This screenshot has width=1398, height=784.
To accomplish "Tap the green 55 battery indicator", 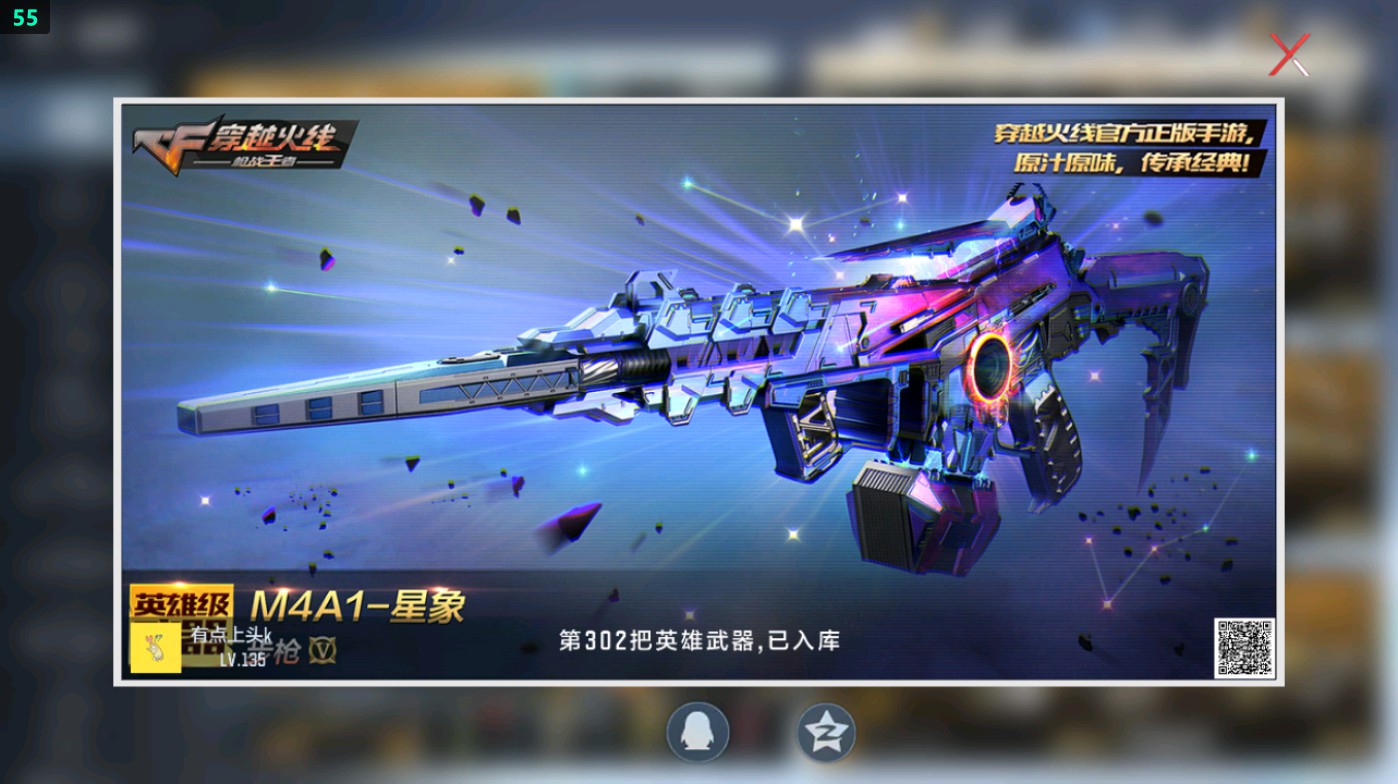I will click(27, 17).
